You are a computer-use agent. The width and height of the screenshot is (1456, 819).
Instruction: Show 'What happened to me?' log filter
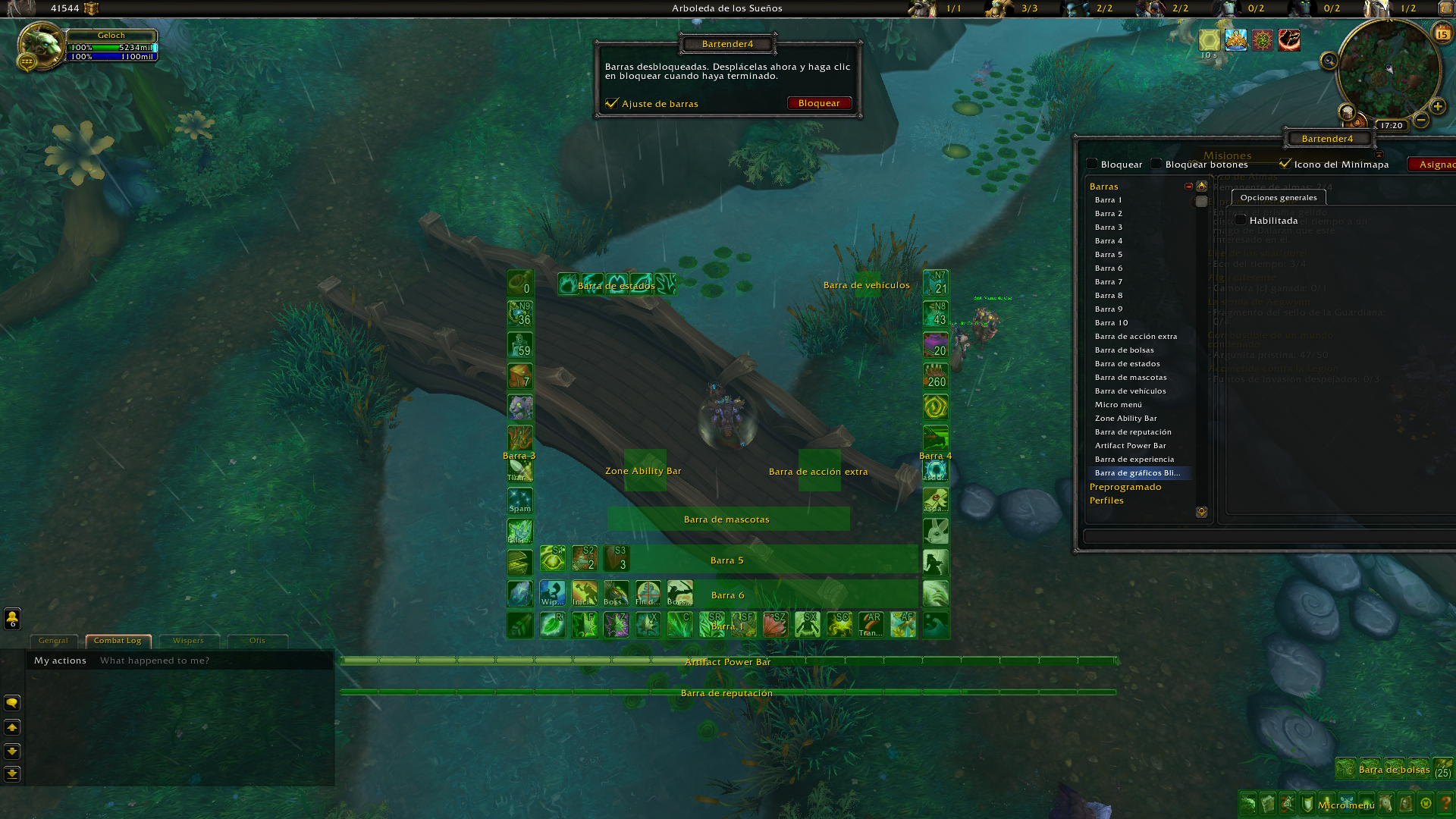(155, 661)
